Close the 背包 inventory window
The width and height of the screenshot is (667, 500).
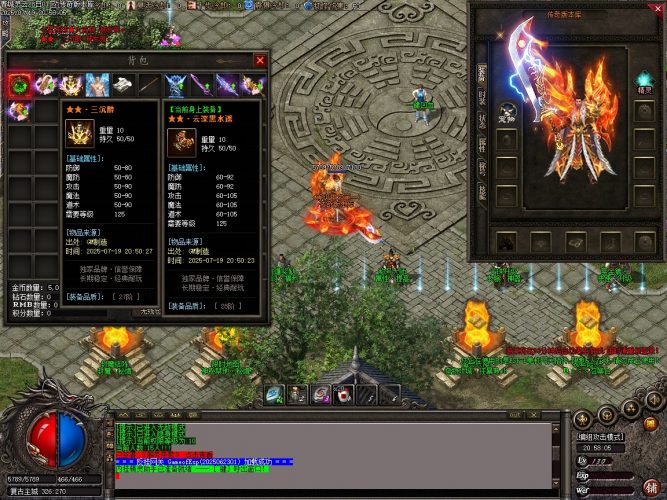pyautogui.click(x=260, y=60)
